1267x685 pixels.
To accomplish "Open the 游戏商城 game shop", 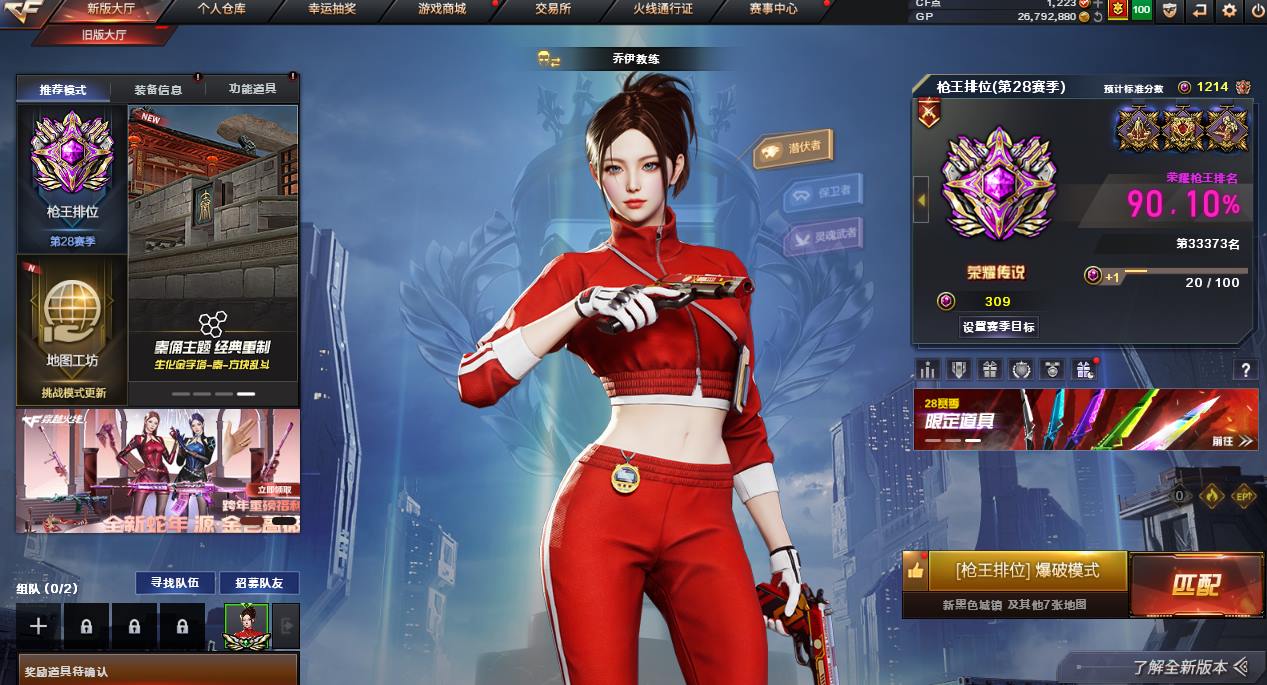I will [441, 9].
